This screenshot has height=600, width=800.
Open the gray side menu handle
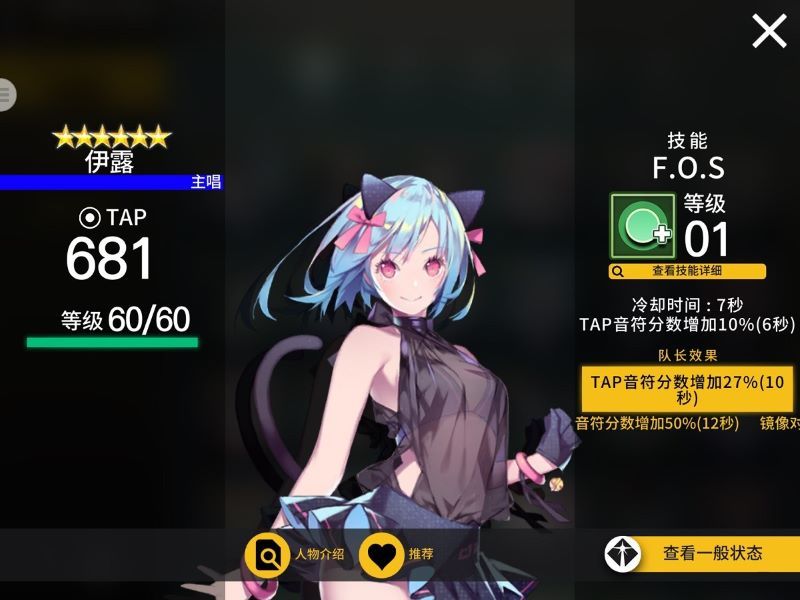tap(6, 95)
